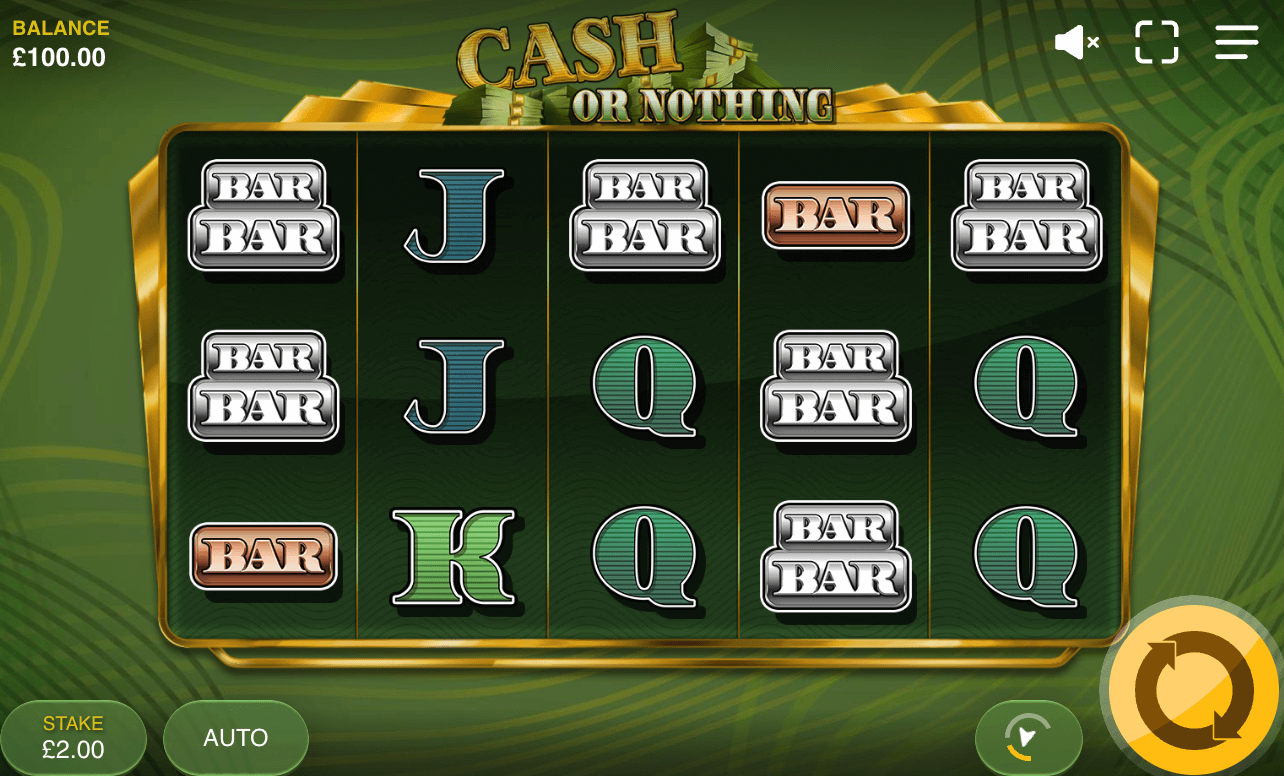
Task: Open the Stake selector showing £2.00
Action: pos(73,737)
